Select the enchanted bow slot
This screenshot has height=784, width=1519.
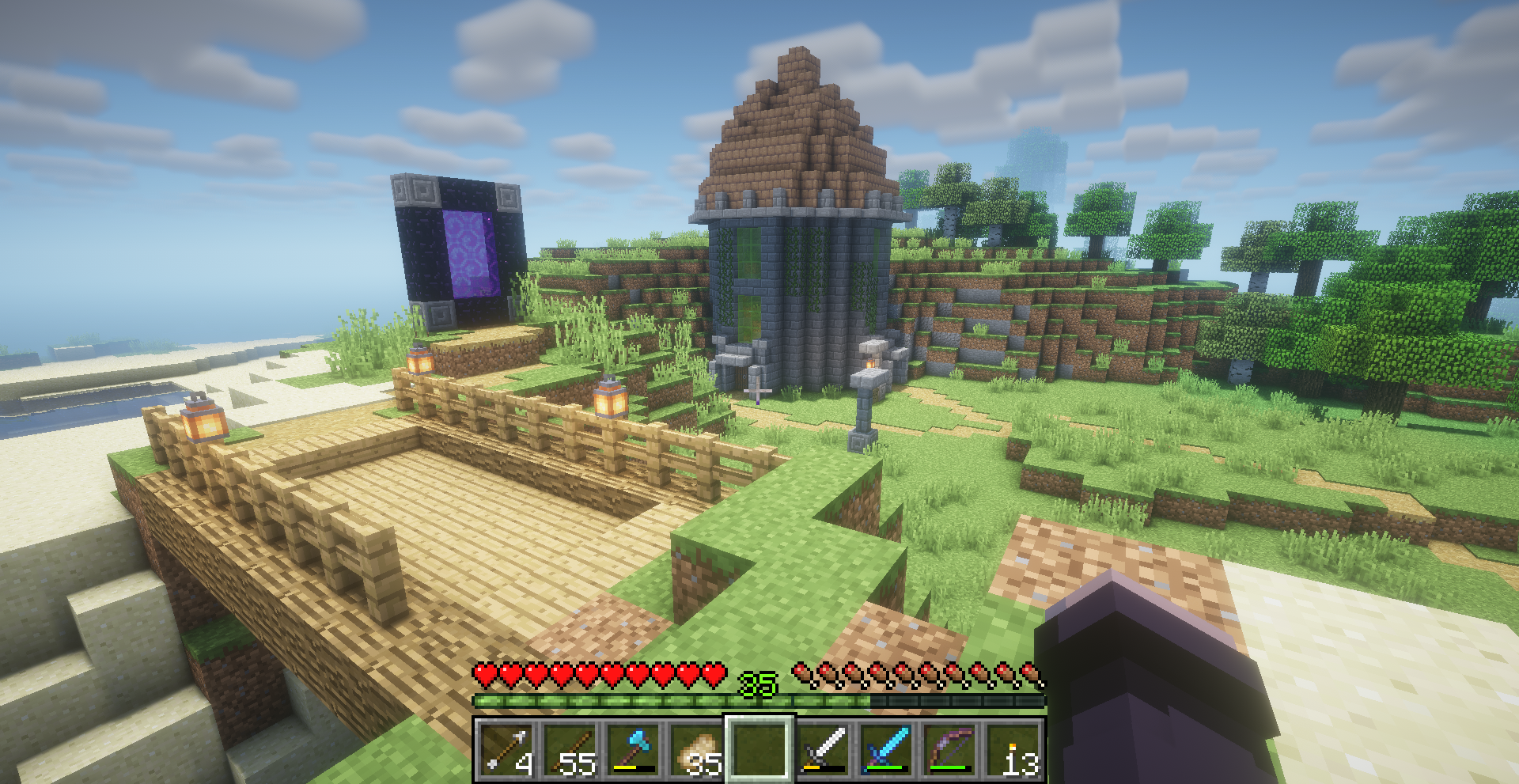pos(949,748)
